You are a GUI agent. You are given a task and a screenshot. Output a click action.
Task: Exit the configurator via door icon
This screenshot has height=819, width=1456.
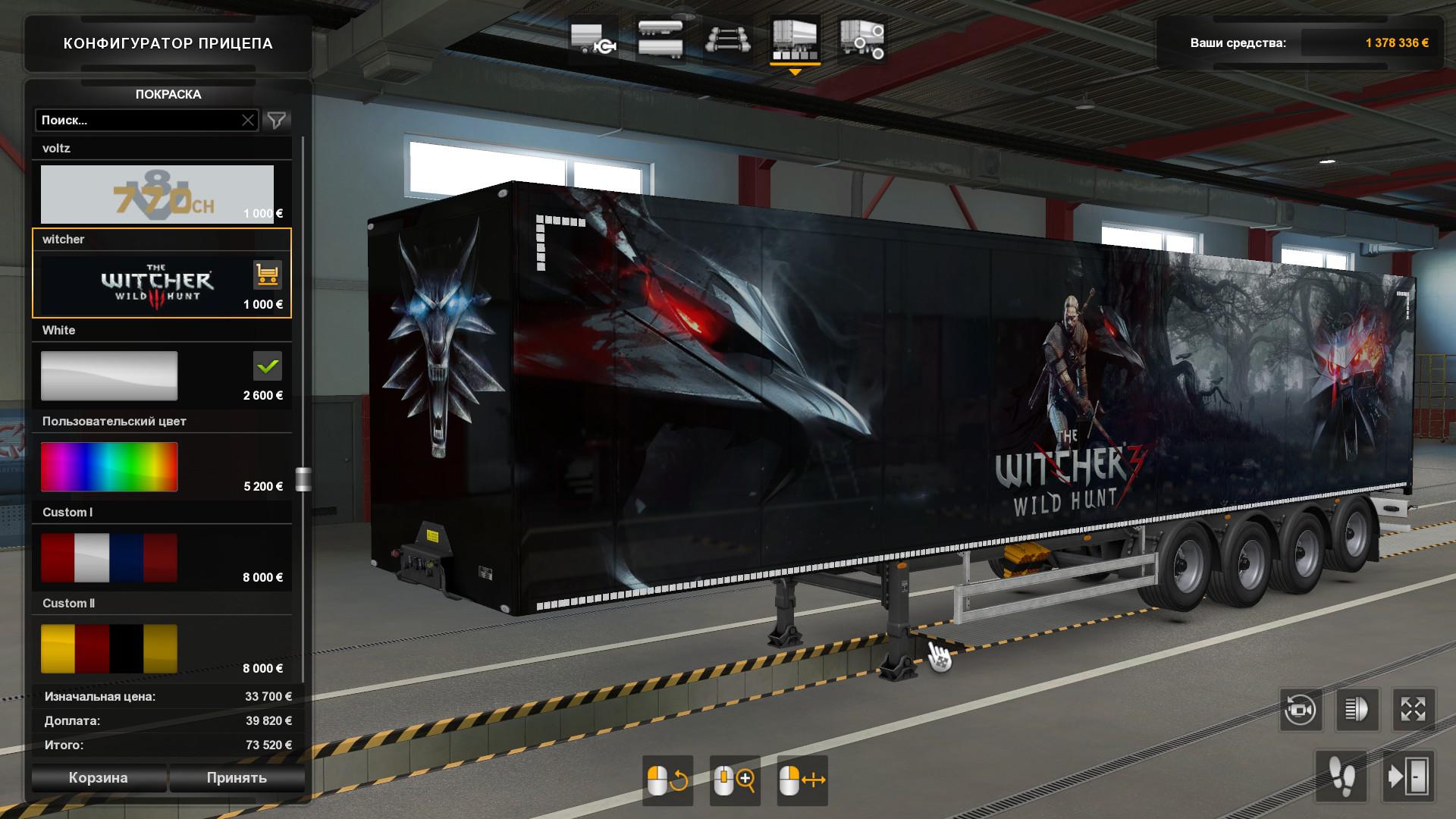click(1408, 777)
